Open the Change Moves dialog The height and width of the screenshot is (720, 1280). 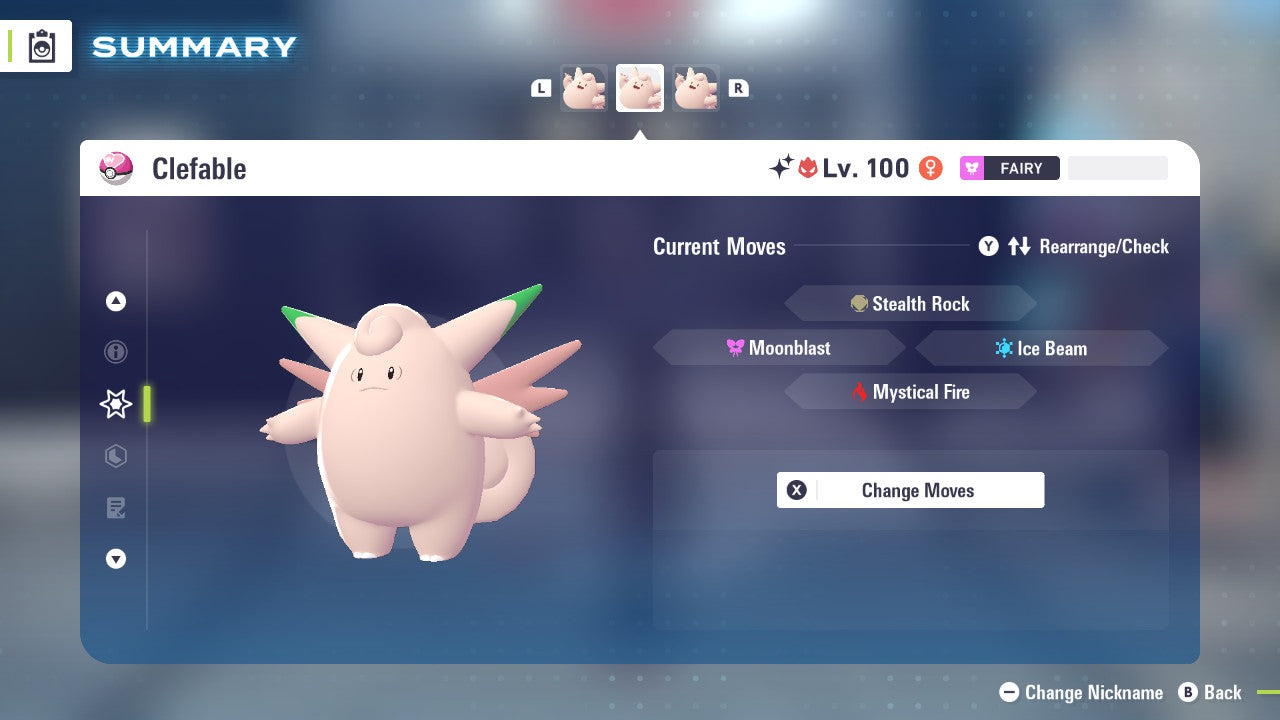point(910,490)
